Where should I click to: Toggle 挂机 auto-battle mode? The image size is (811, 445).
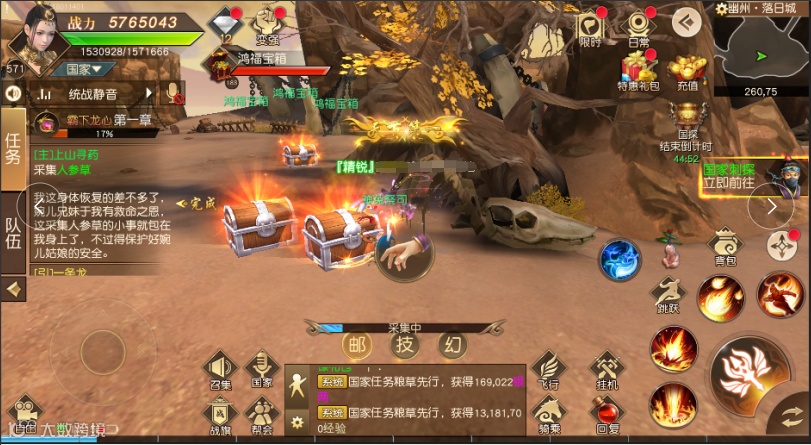[607, 369]
